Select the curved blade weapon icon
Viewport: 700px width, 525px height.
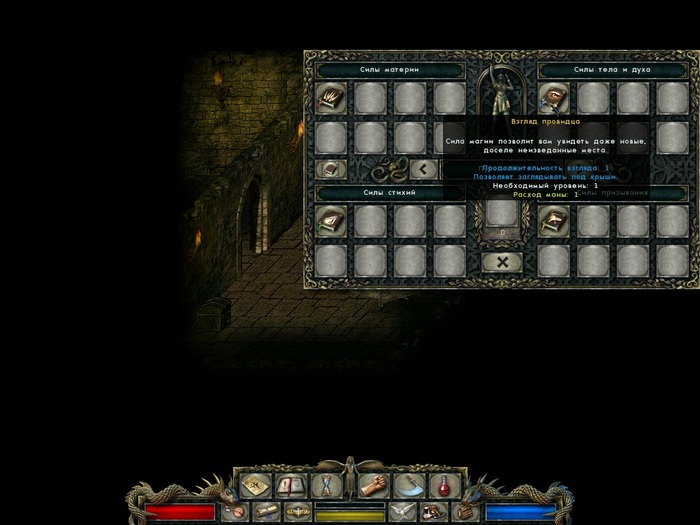click(408, 486)
